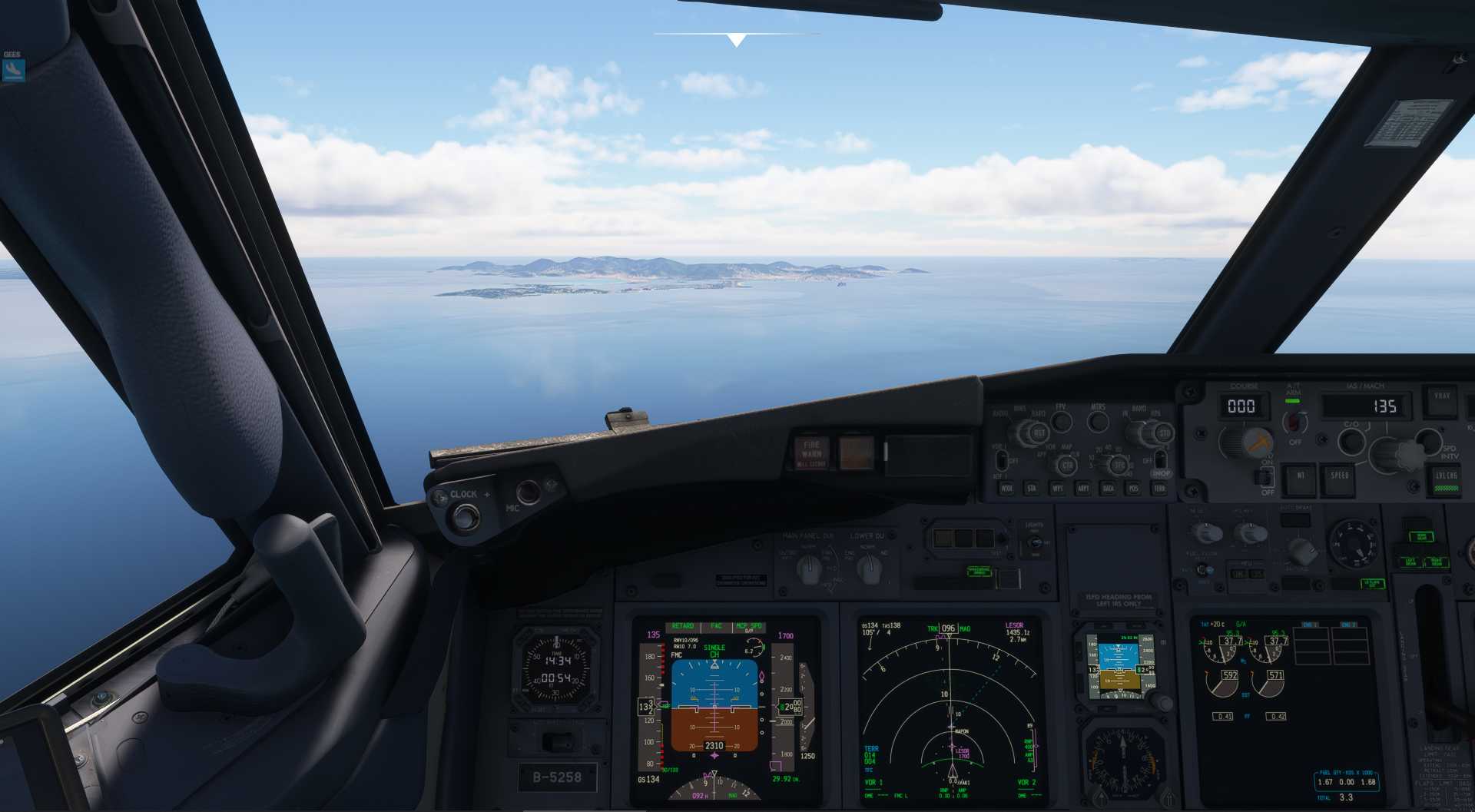This screenshot has height=812, width=1475.
Task: Show stations with the STA button
Action: click(1032, 488)
